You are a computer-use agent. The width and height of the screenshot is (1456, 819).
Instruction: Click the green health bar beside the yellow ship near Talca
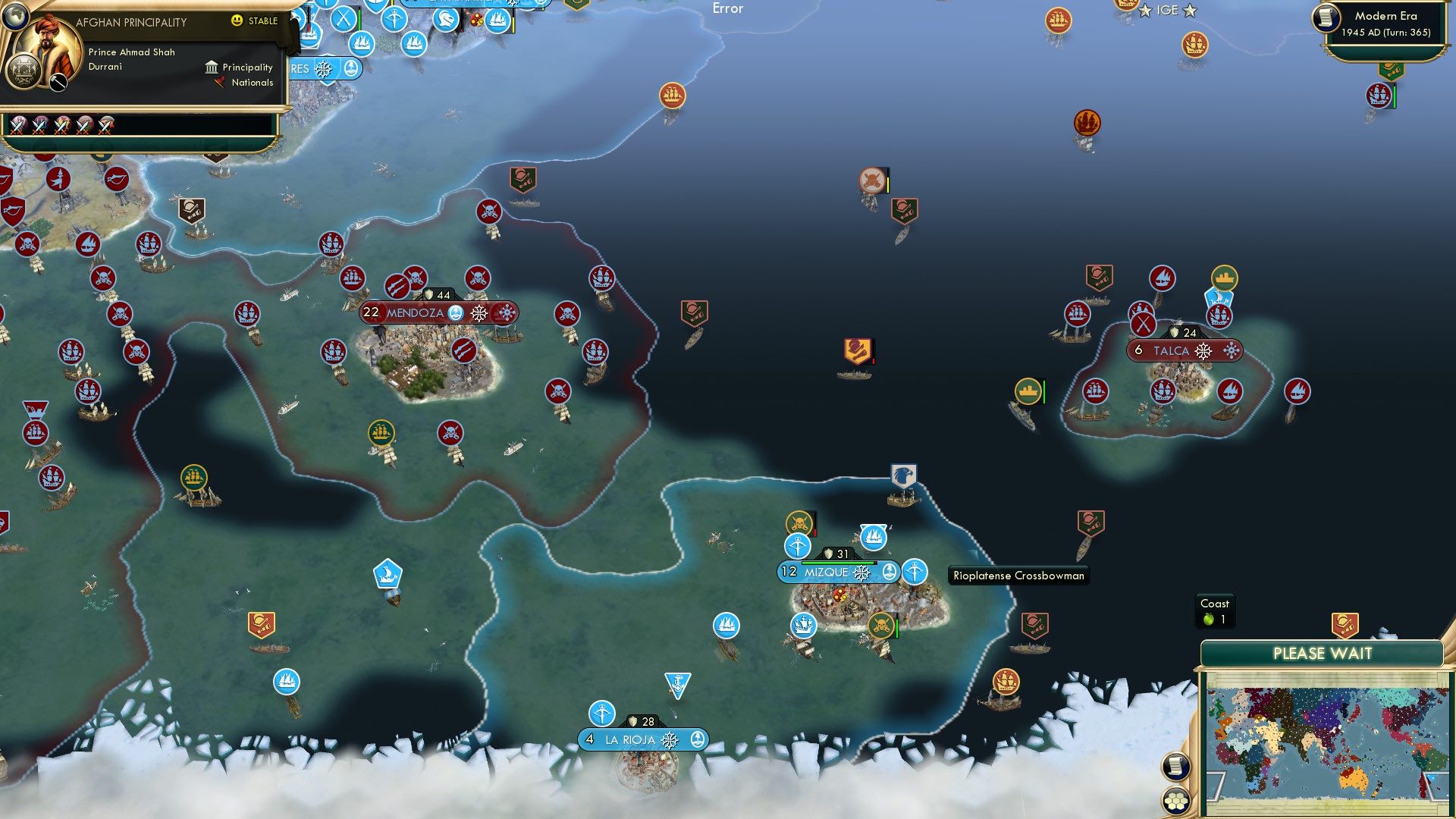(1044, 391)
